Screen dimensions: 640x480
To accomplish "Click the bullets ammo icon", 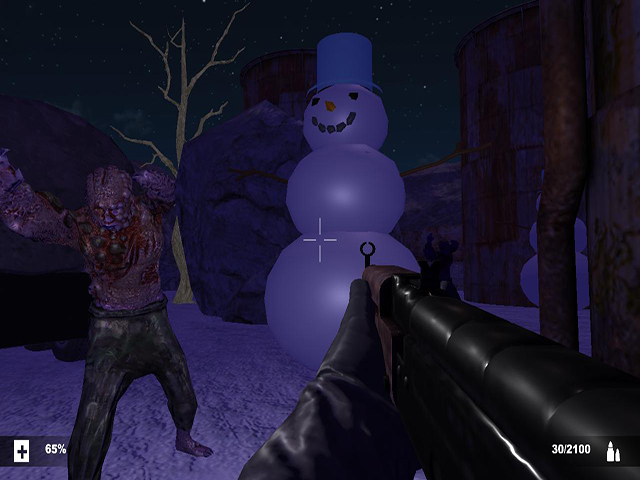I will pyautogui.click(x=612, y=452).
